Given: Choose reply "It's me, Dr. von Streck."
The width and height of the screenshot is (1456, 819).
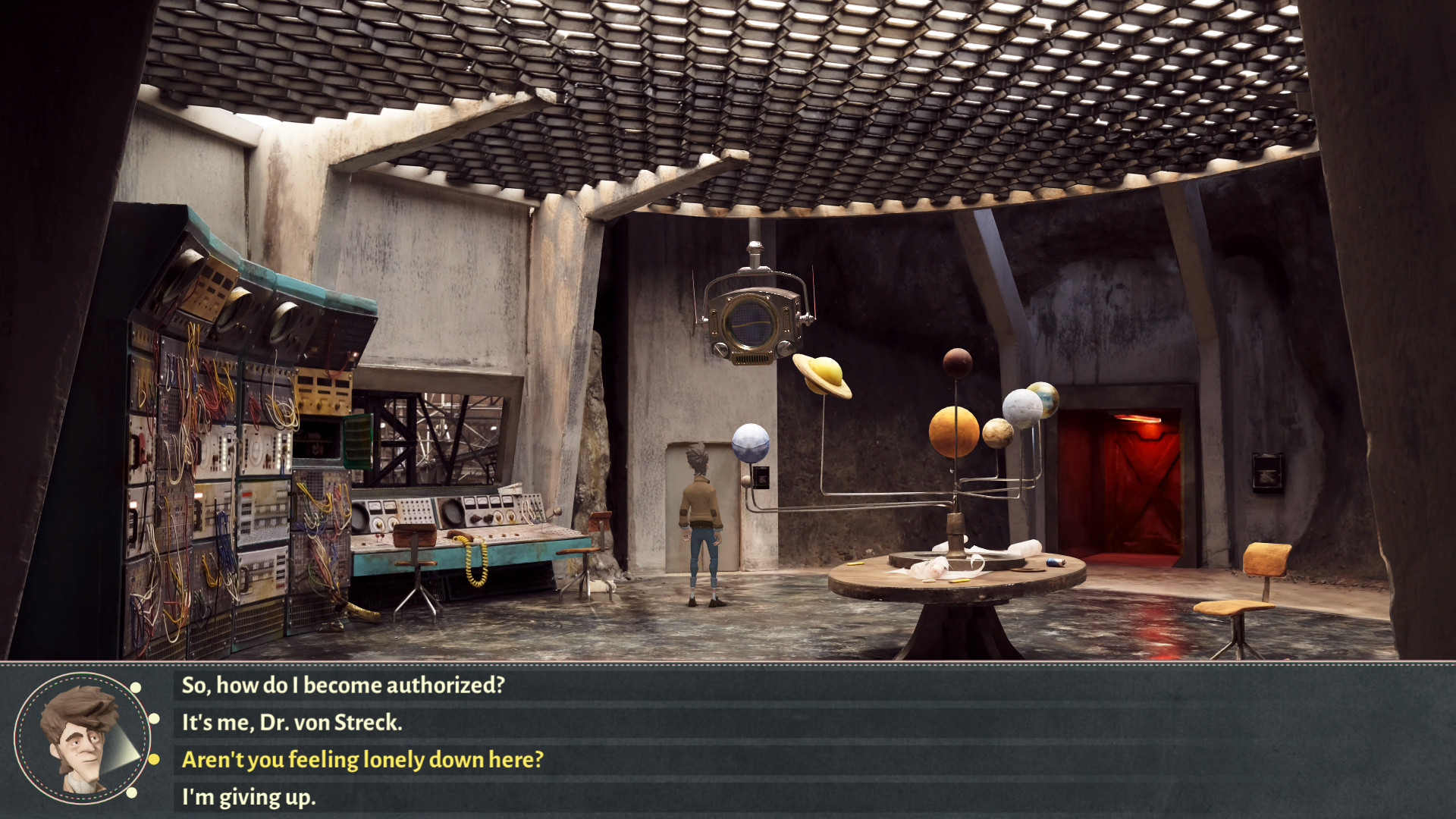Looking at the screenshot, I should pyautogui.click(x=292, y=723).
